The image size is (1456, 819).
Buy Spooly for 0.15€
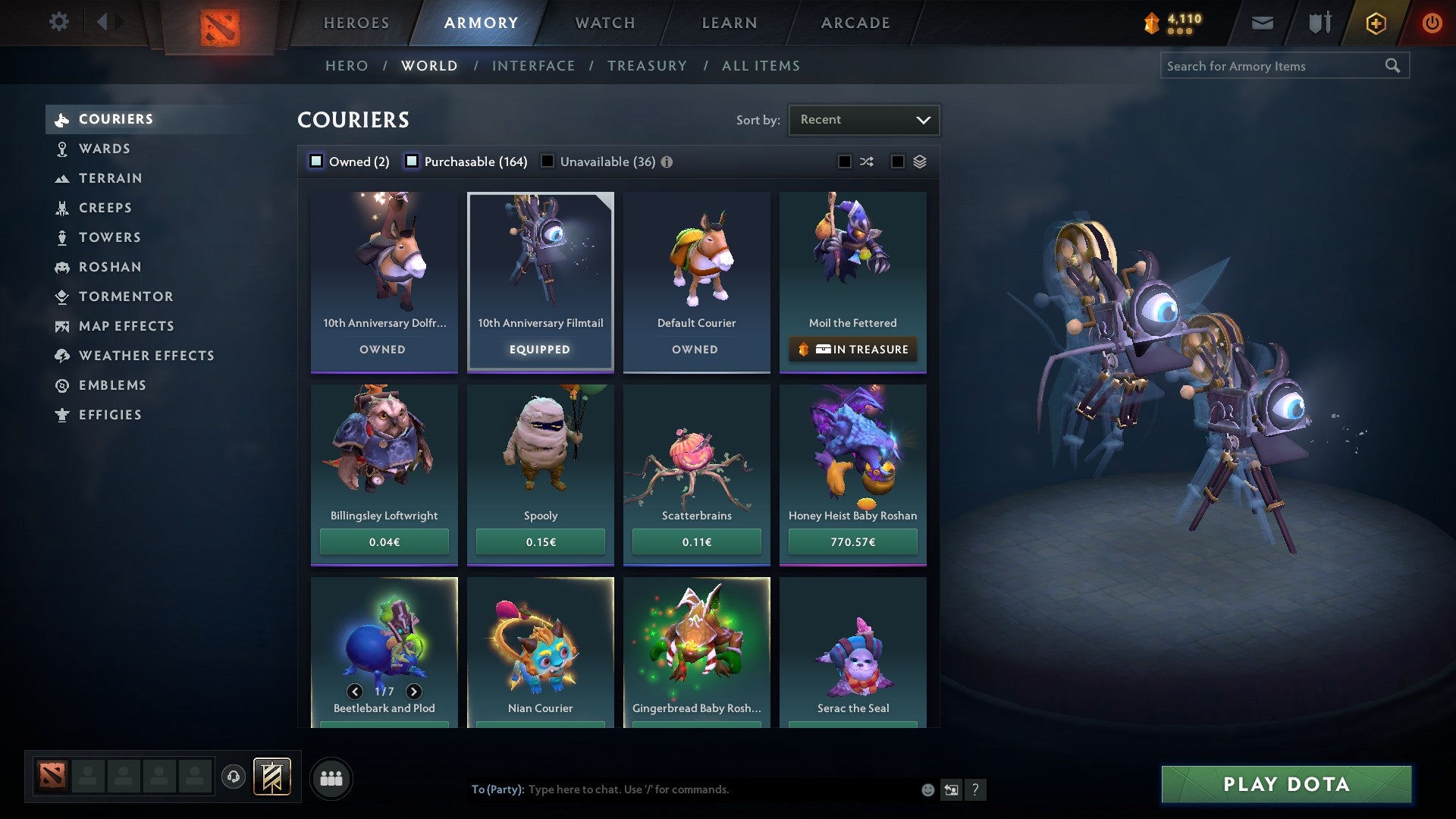click(x=540, y=541)
